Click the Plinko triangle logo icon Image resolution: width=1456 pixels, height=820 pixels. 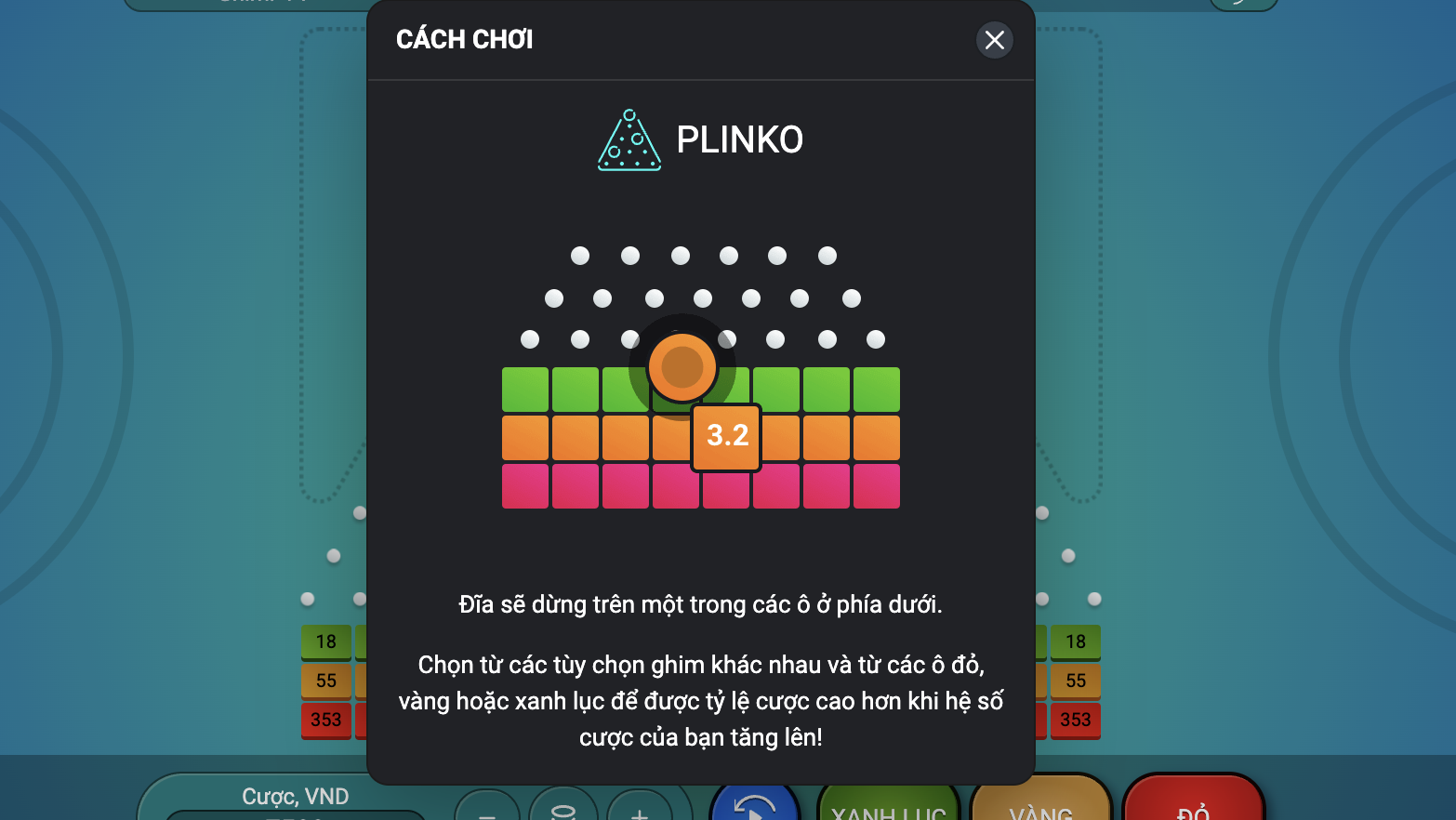[x=629, y=139]
